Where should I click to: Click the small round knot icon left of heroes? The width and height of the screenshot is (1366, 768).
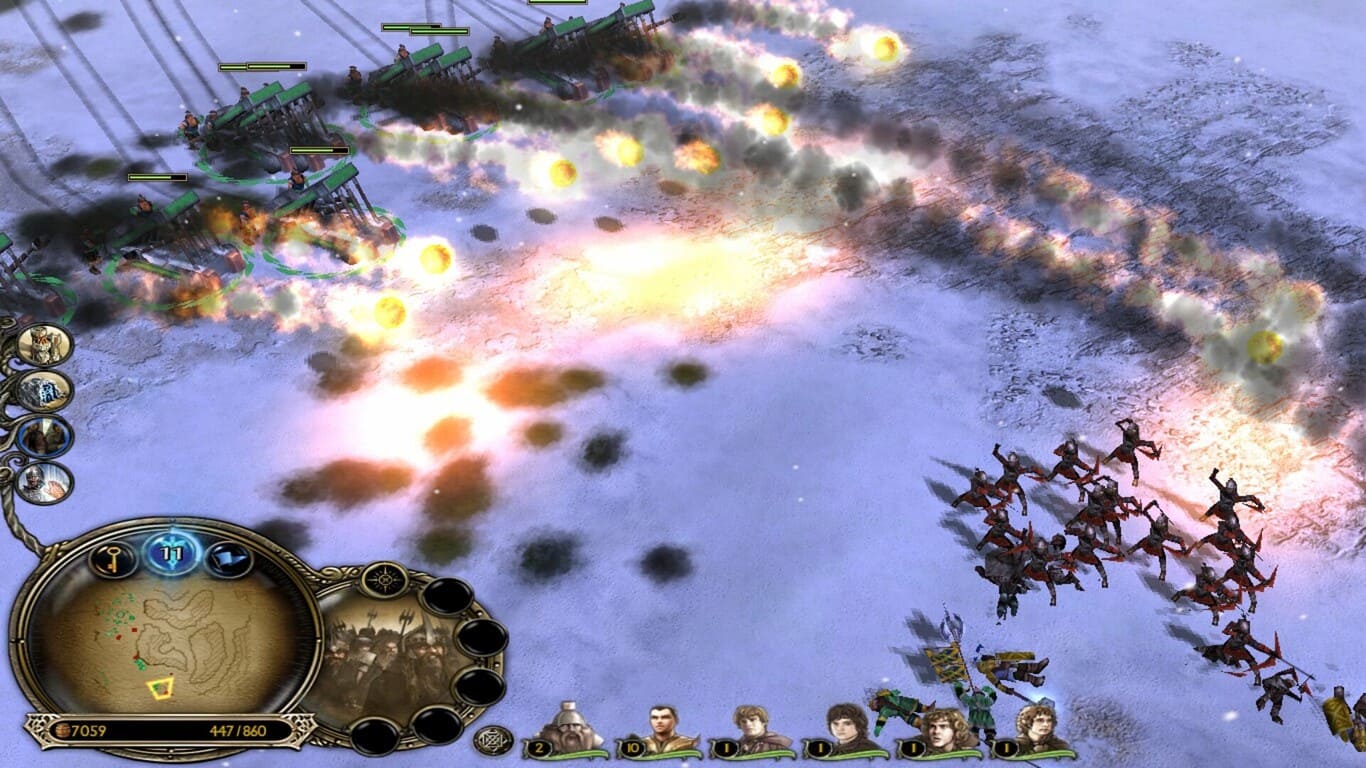(x=493, y=741)
